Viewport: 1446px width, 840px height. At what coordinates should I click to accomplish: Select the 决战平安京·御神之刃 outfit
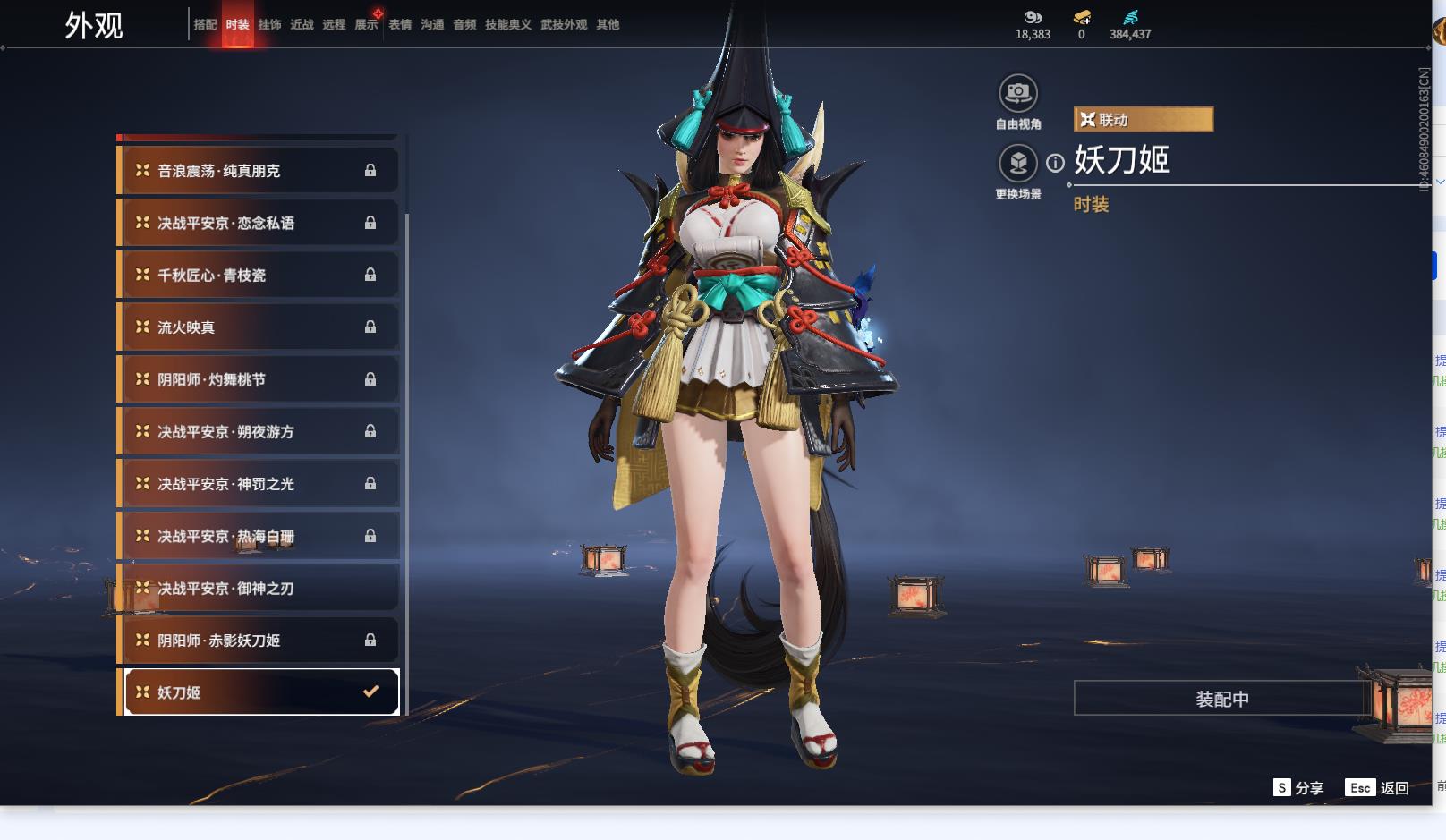tap(258, 589)
